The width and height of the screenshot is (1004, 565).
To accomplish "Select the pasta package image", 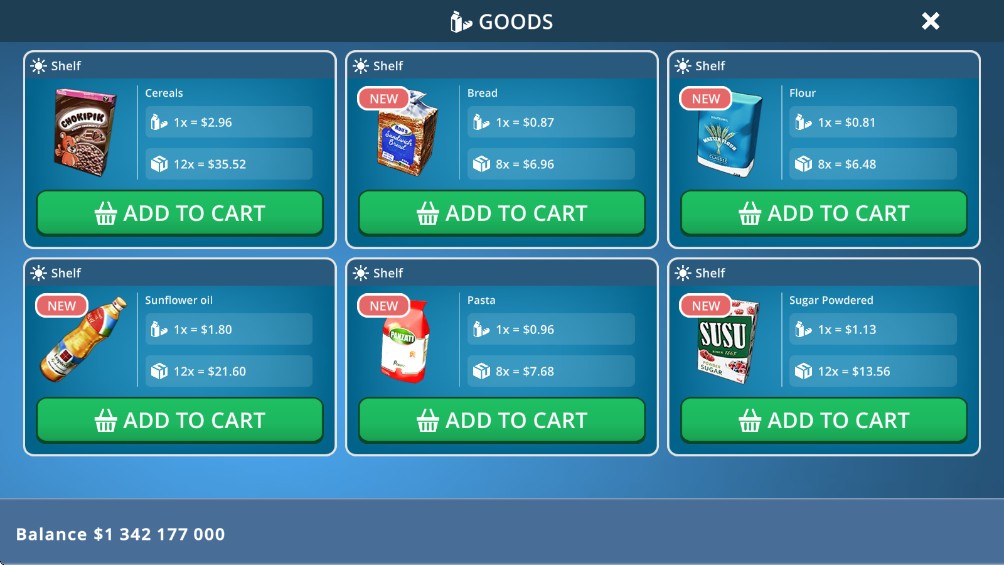I will (405, 342).
